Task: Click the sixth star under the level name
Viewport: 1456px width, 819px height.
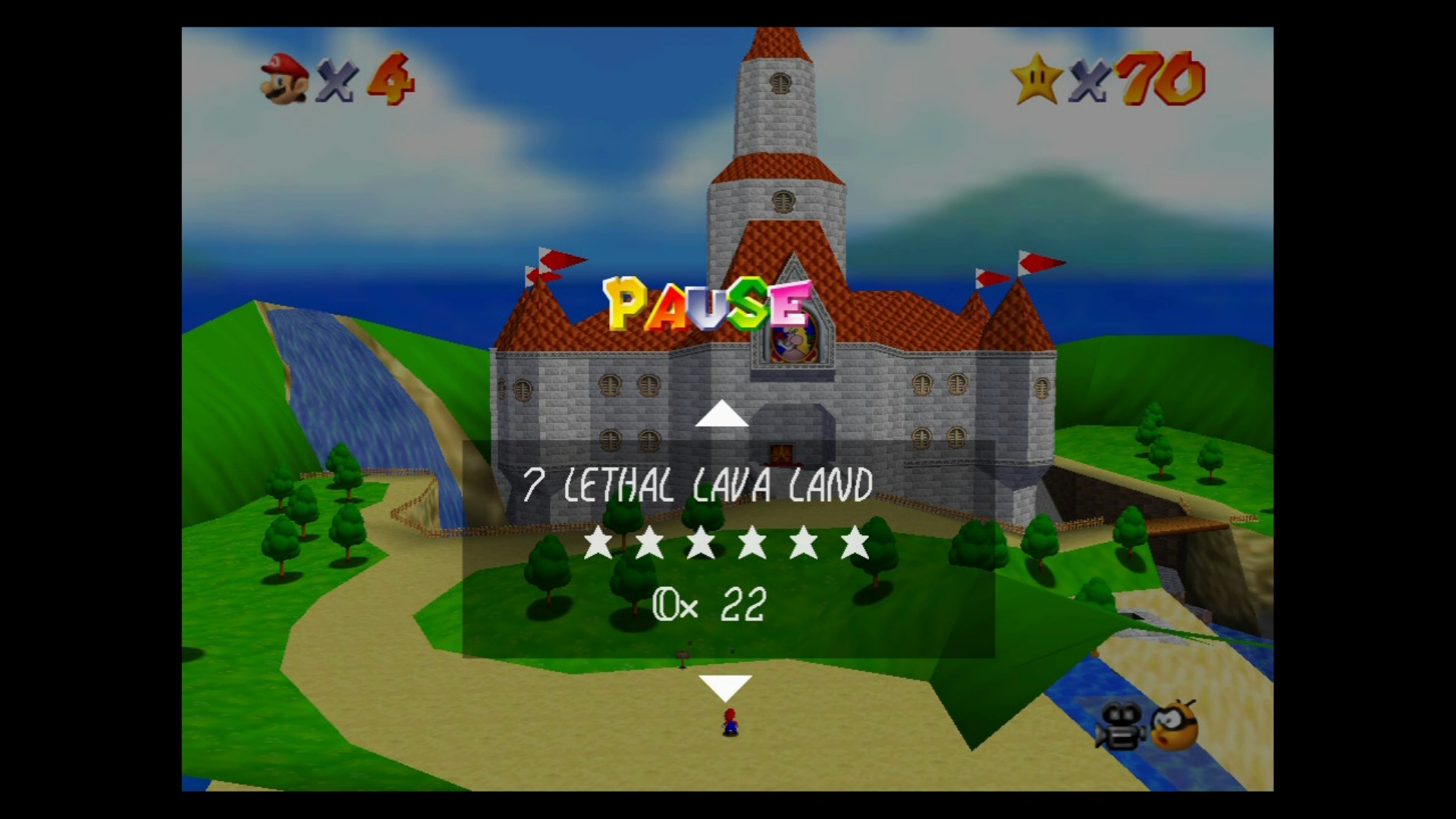Action: pos(853,544)
